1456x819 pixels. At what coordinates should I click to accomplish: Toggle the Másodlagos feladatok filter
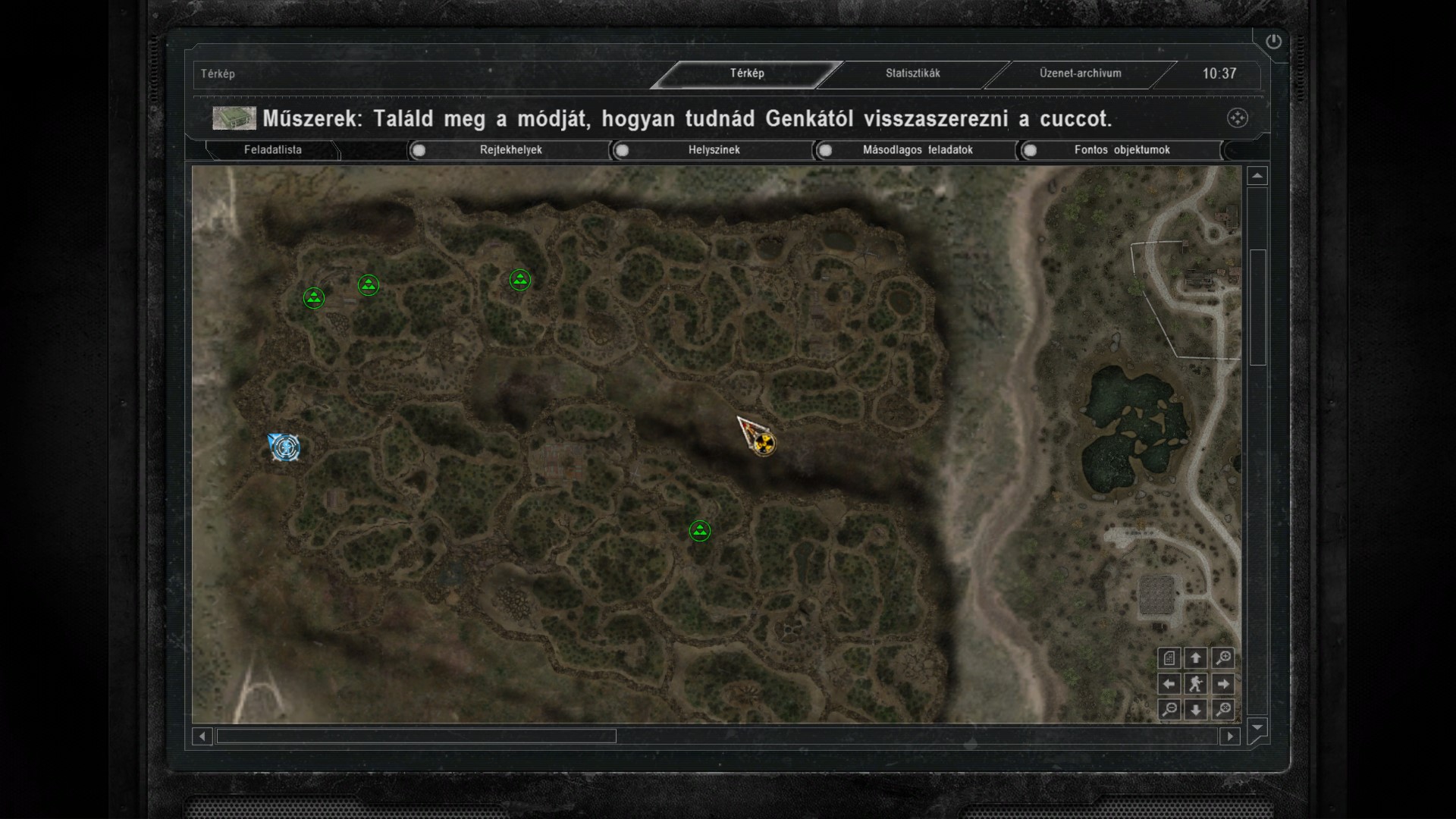pos(826,150)
